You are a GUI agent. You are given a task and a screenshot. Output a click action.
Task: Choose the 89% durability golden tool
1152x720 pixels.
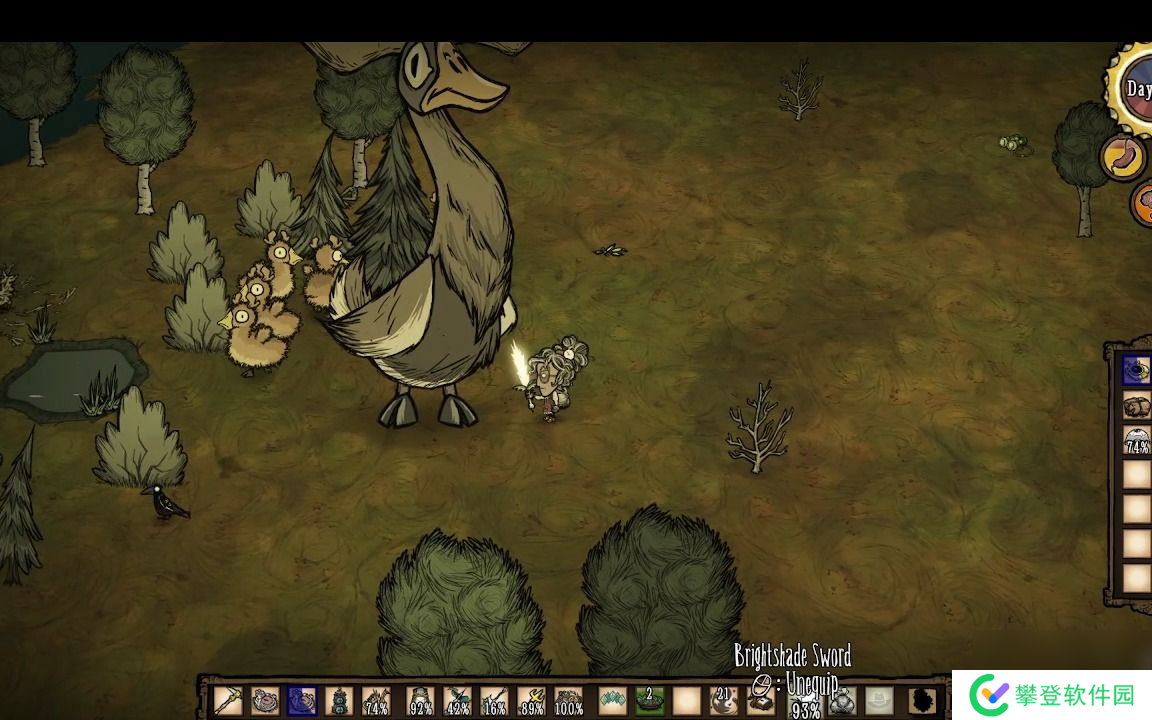tap(532, 701)
